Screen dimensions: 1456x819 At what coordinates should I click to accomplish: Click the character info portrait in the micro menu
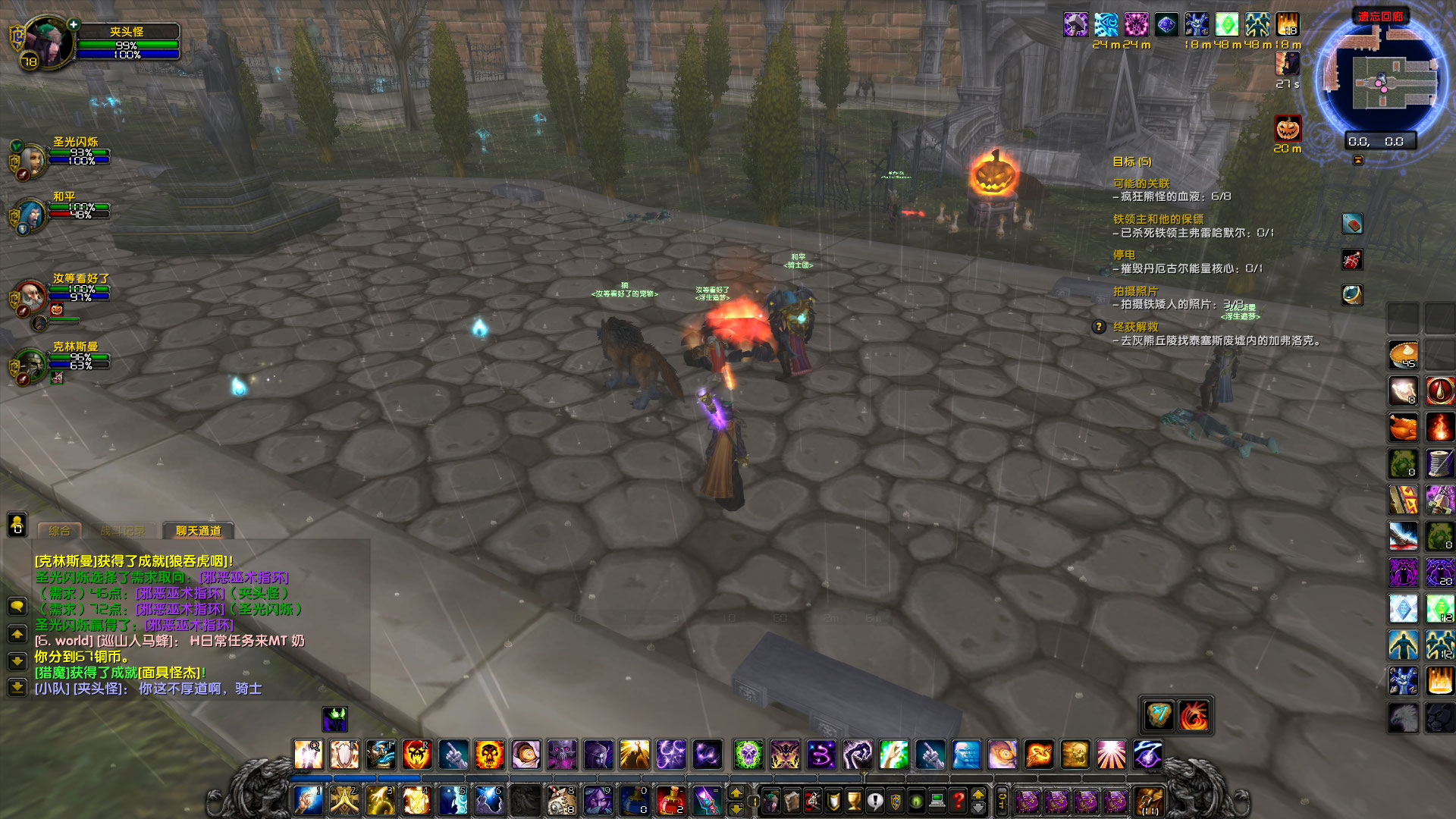pos(770,802)
